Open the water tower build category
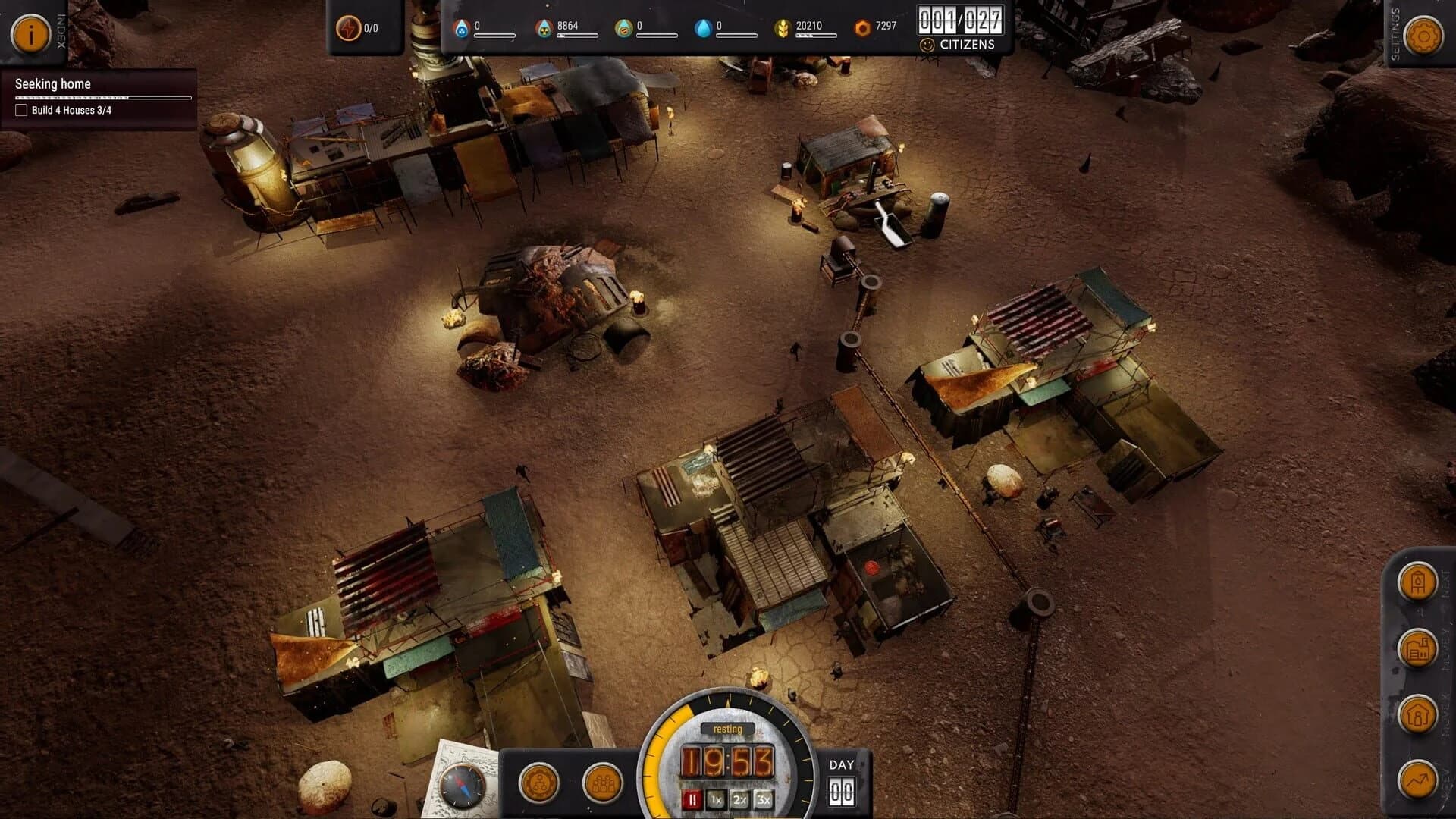Image resolution: width=1456 pixels, height=819 pixels. click(1417, 582)
